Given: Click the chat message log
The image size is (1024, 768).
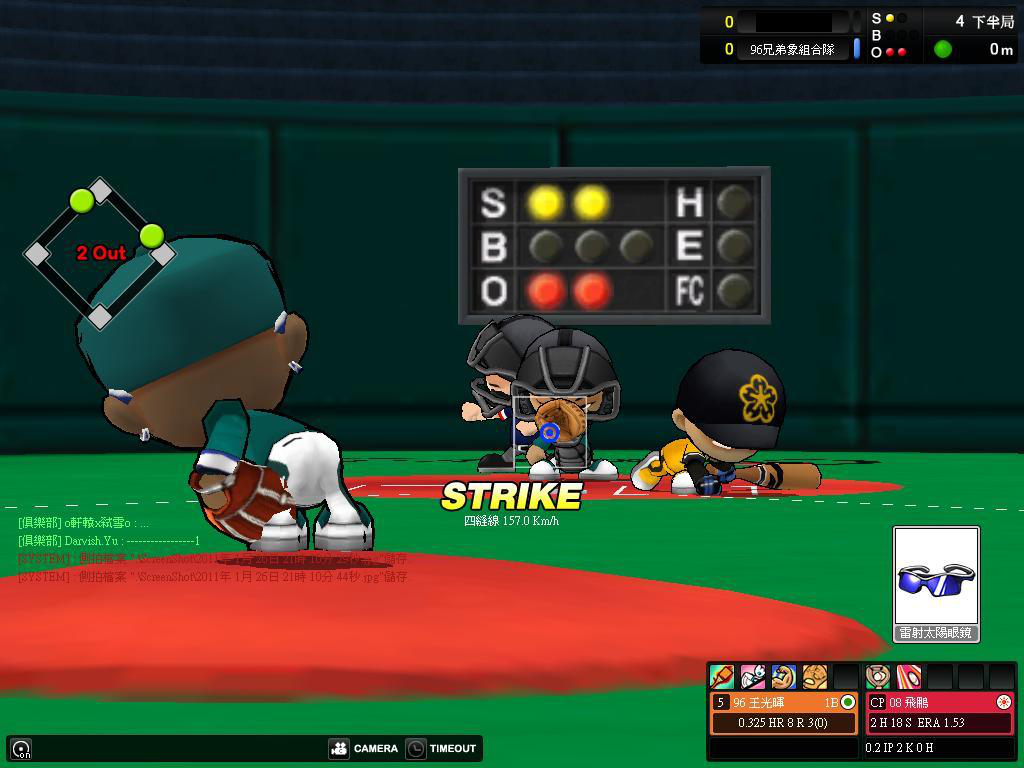Looking at the screenshot, I should [x=212, y=549].
